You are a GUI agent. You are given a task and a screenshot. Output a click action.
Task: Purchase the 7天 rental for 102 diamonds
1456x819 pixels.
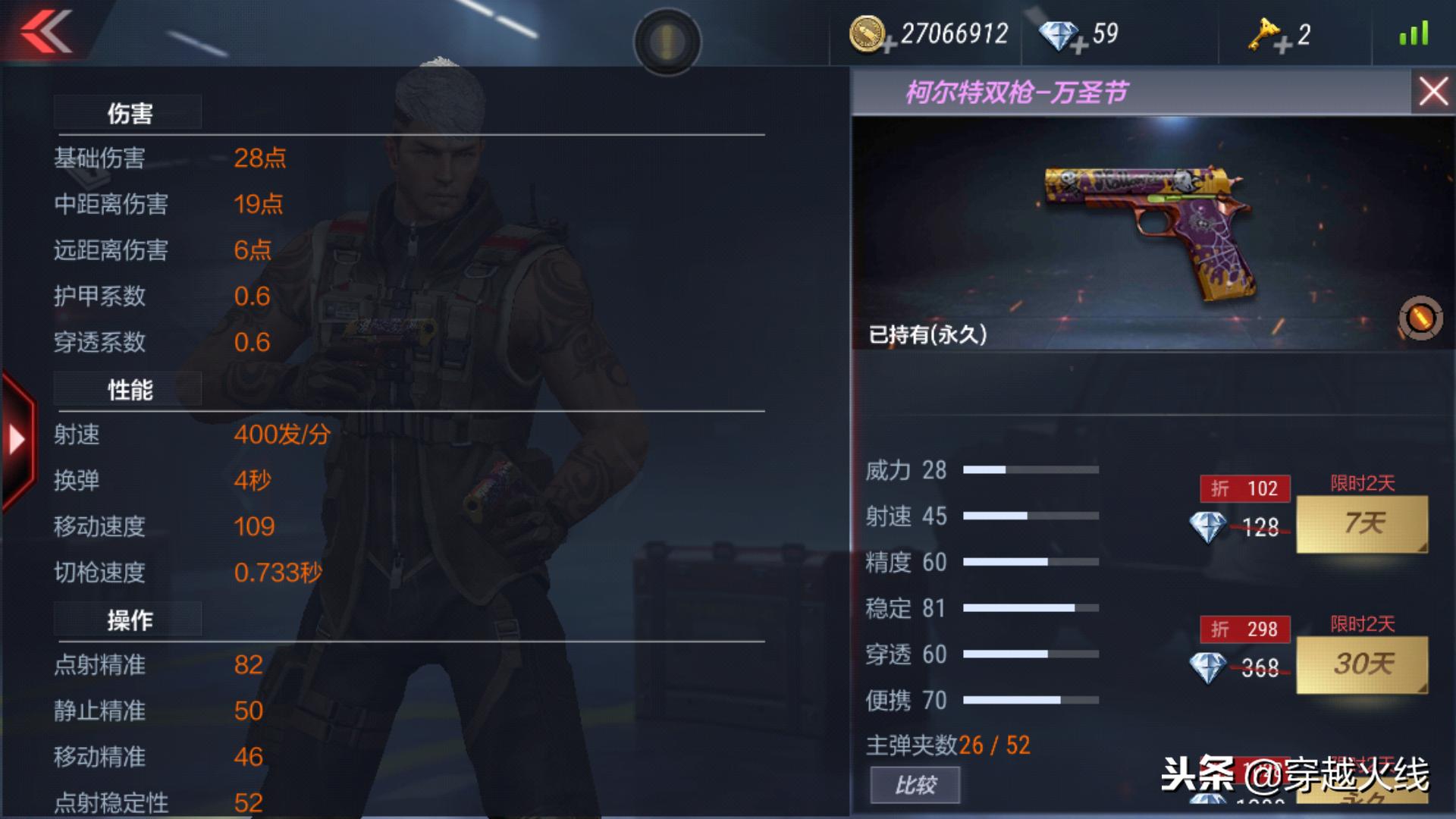coord(1361,523)
